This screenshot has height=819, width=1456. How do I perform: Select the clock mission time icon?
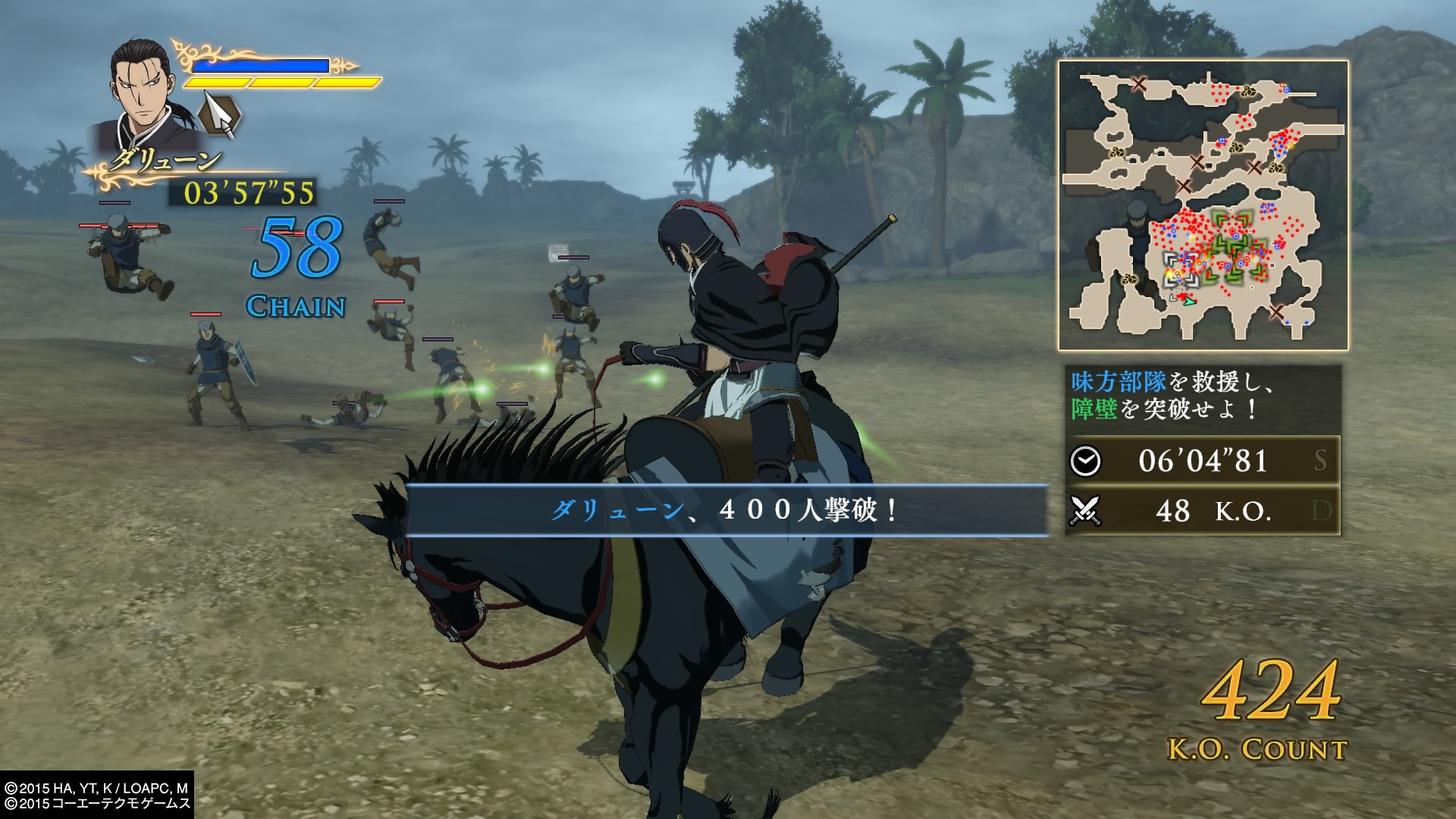[x=1085, y=460]
